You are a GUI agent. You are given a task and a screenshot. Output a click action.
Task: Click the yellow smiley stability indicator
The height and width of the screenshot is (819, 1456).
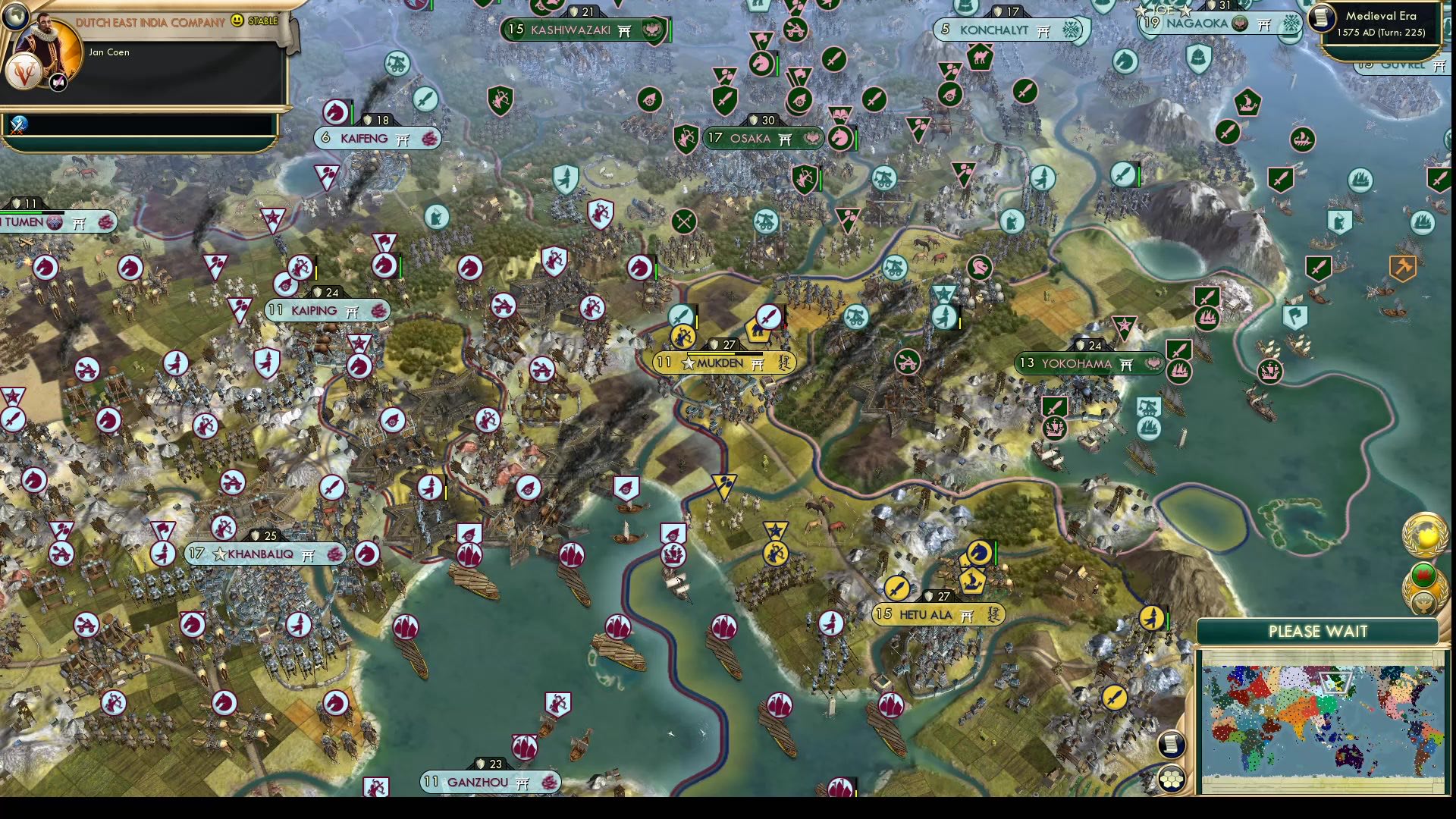click(x=239, y=22)
